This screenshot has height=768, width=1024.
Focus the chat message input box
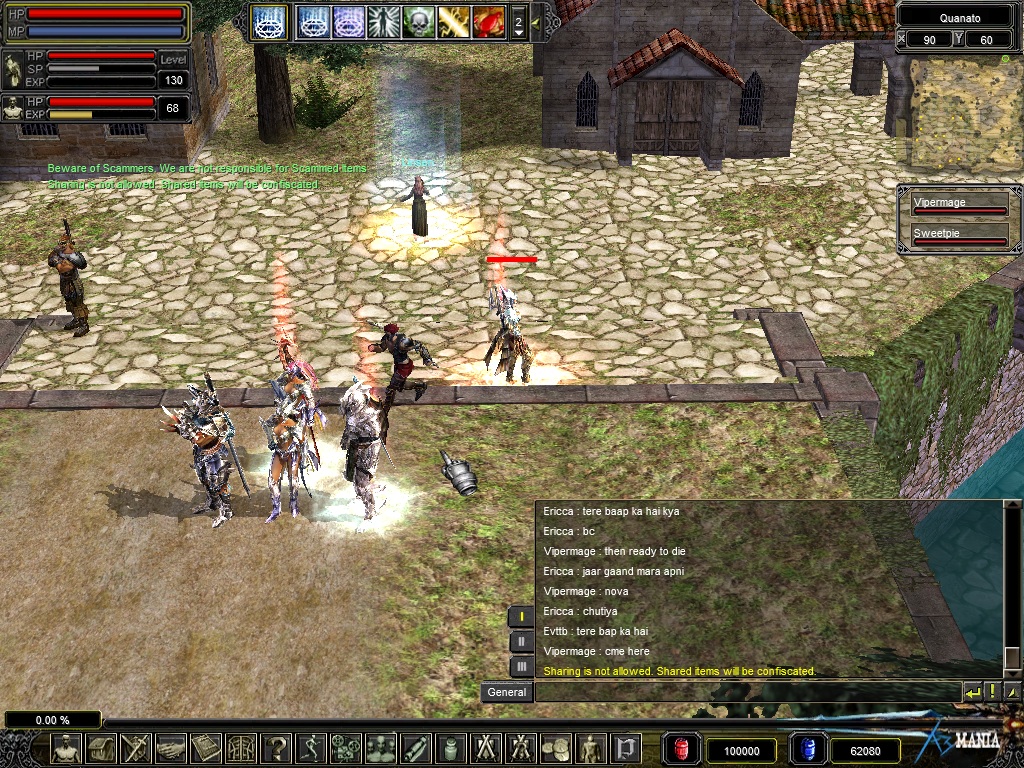747,692
